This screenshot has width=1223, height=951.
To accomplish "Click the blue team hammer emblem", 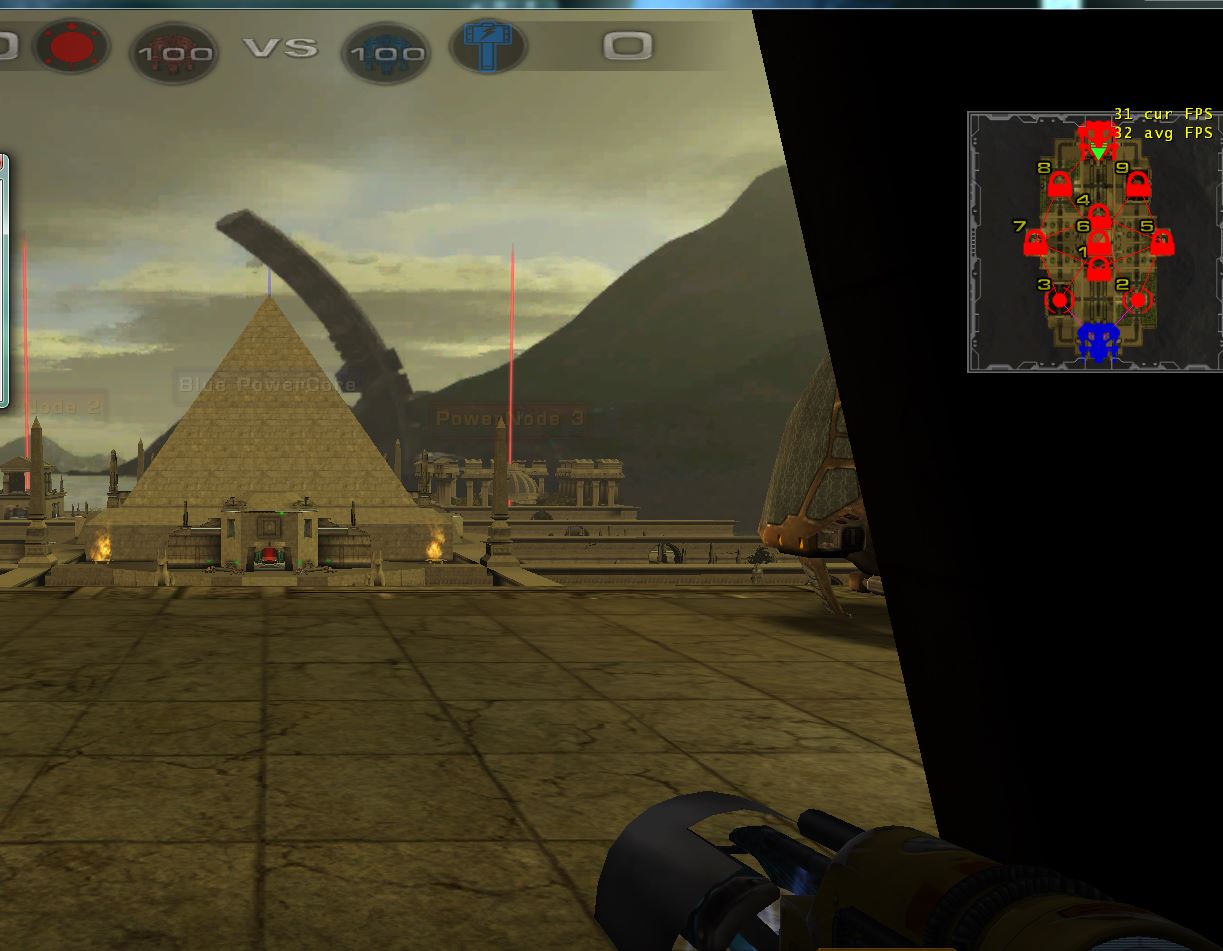I will 488,47.
